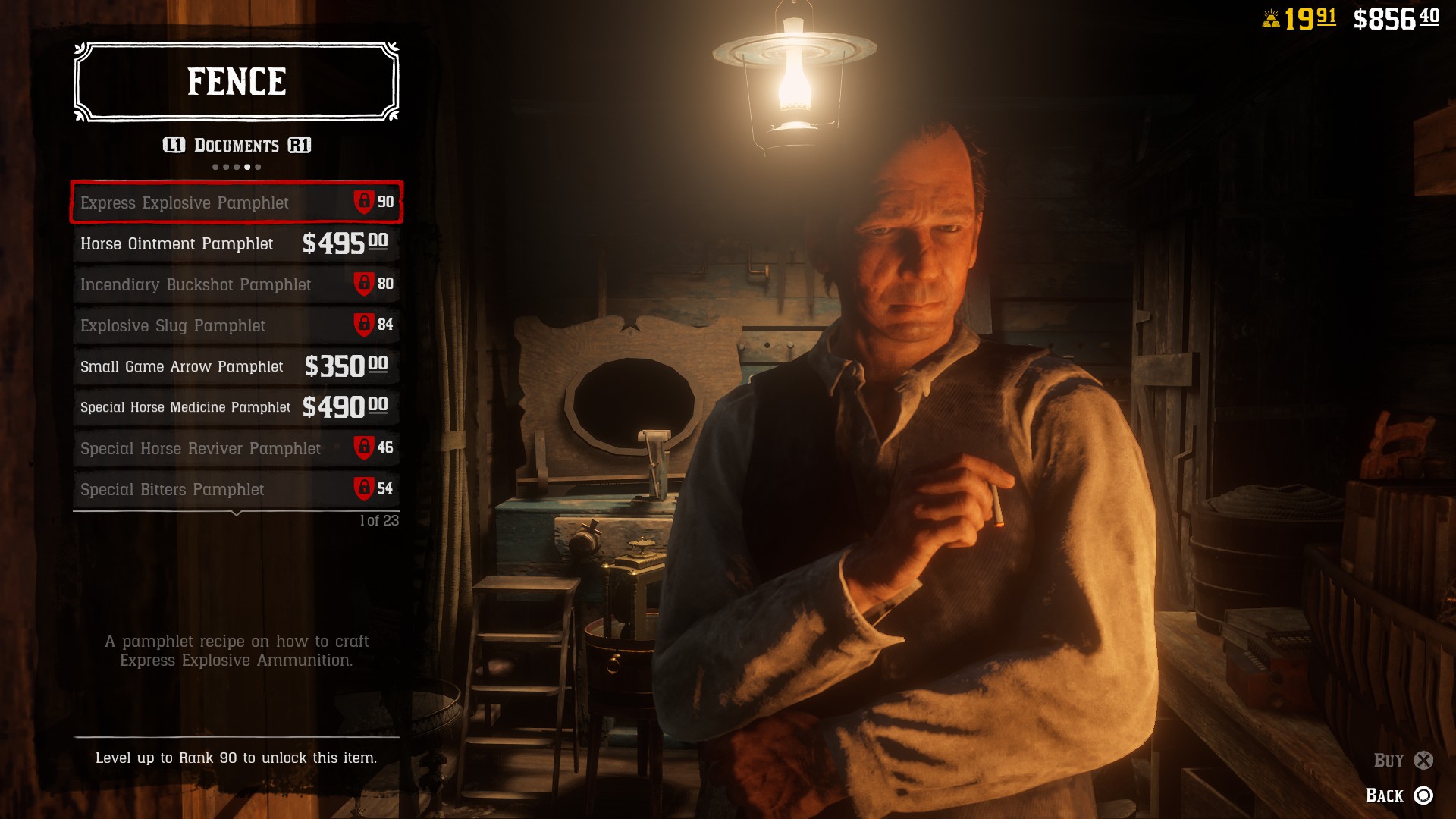Open the Documents category tab
The height and width of the screenshot is (819, 1456).
tap(236, 145)
